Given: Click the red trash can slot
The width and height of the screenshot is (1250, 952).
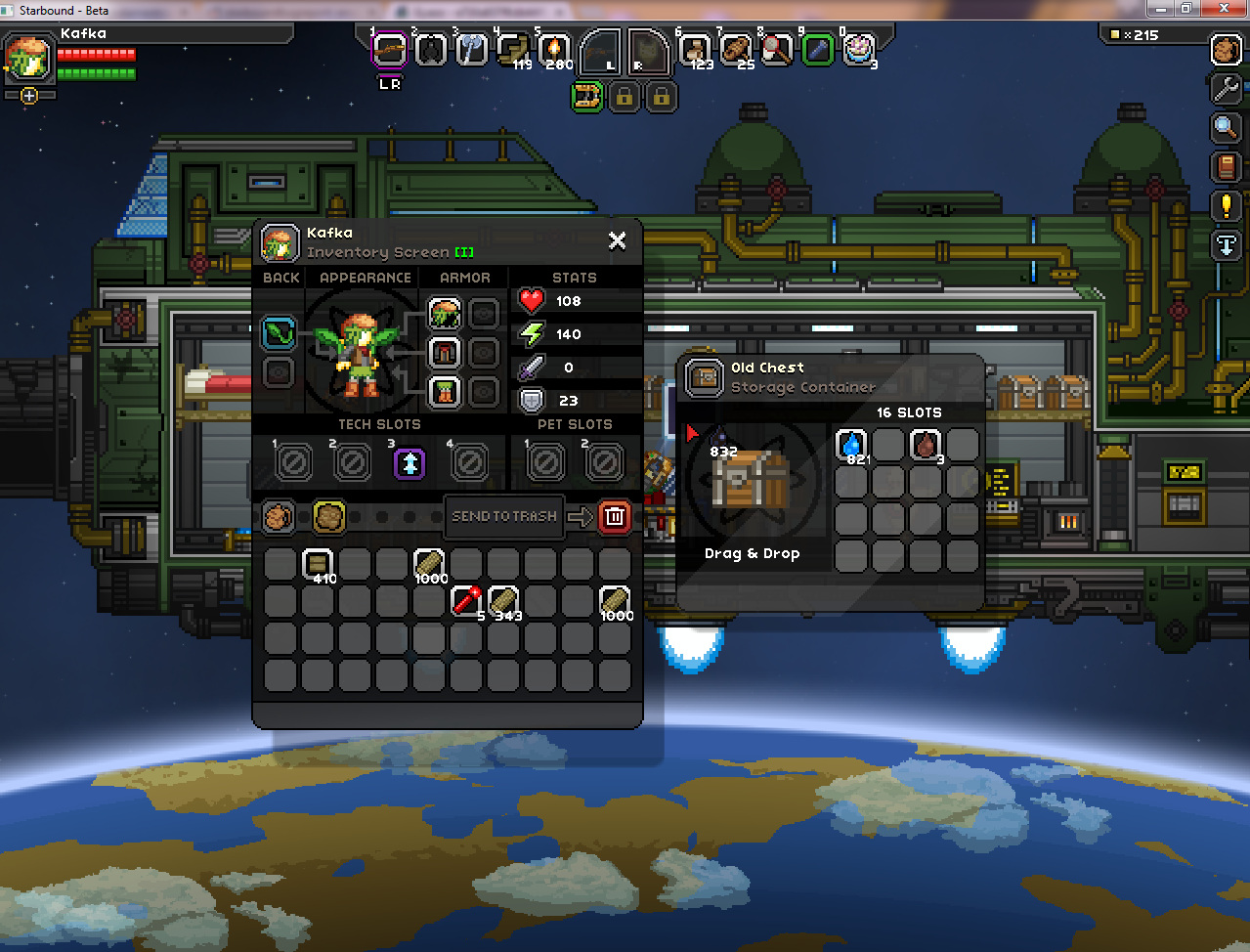Looking at the screenshot, I should tap(615, 516).
